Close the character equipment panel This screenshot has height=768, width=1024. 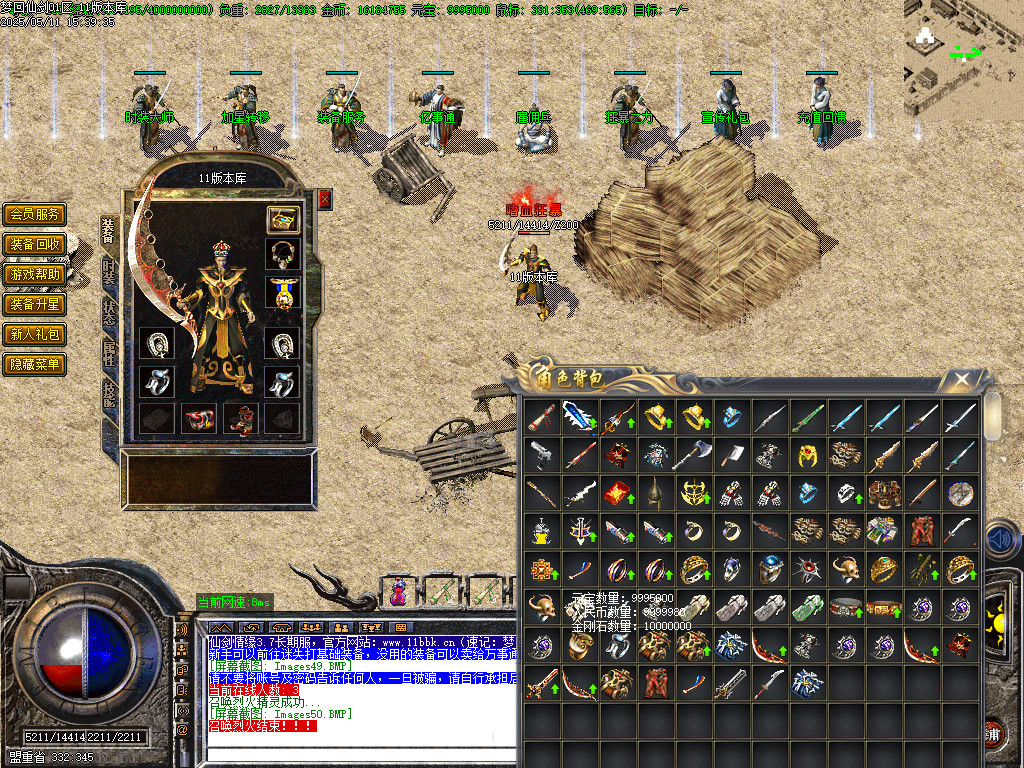[x=324, y=199]
